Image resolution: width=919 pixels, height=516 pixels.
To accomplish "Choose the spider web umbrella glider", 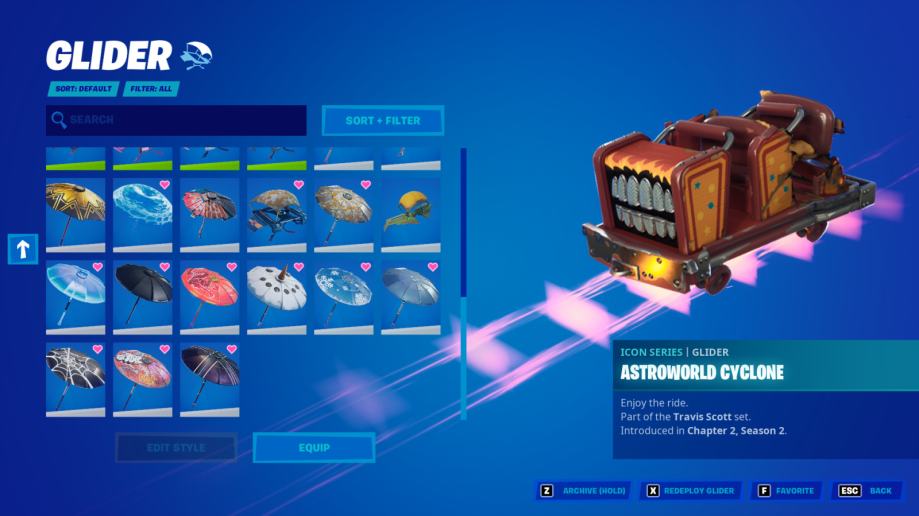I will coord(75,379).
